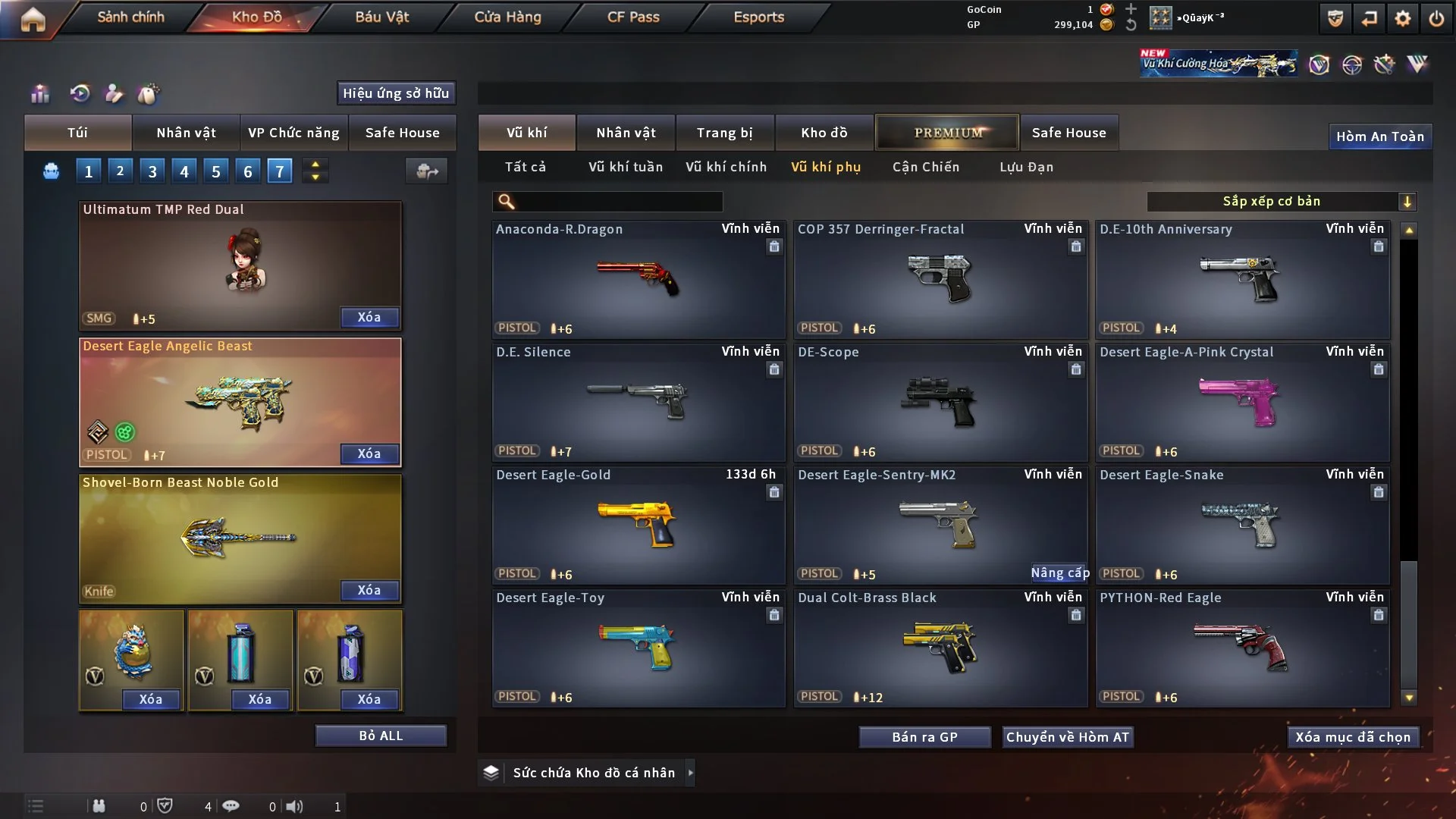The width and height of the screenshot is (1456, 819).
Task: Click the weapon search field
Action: coord(618,201)
